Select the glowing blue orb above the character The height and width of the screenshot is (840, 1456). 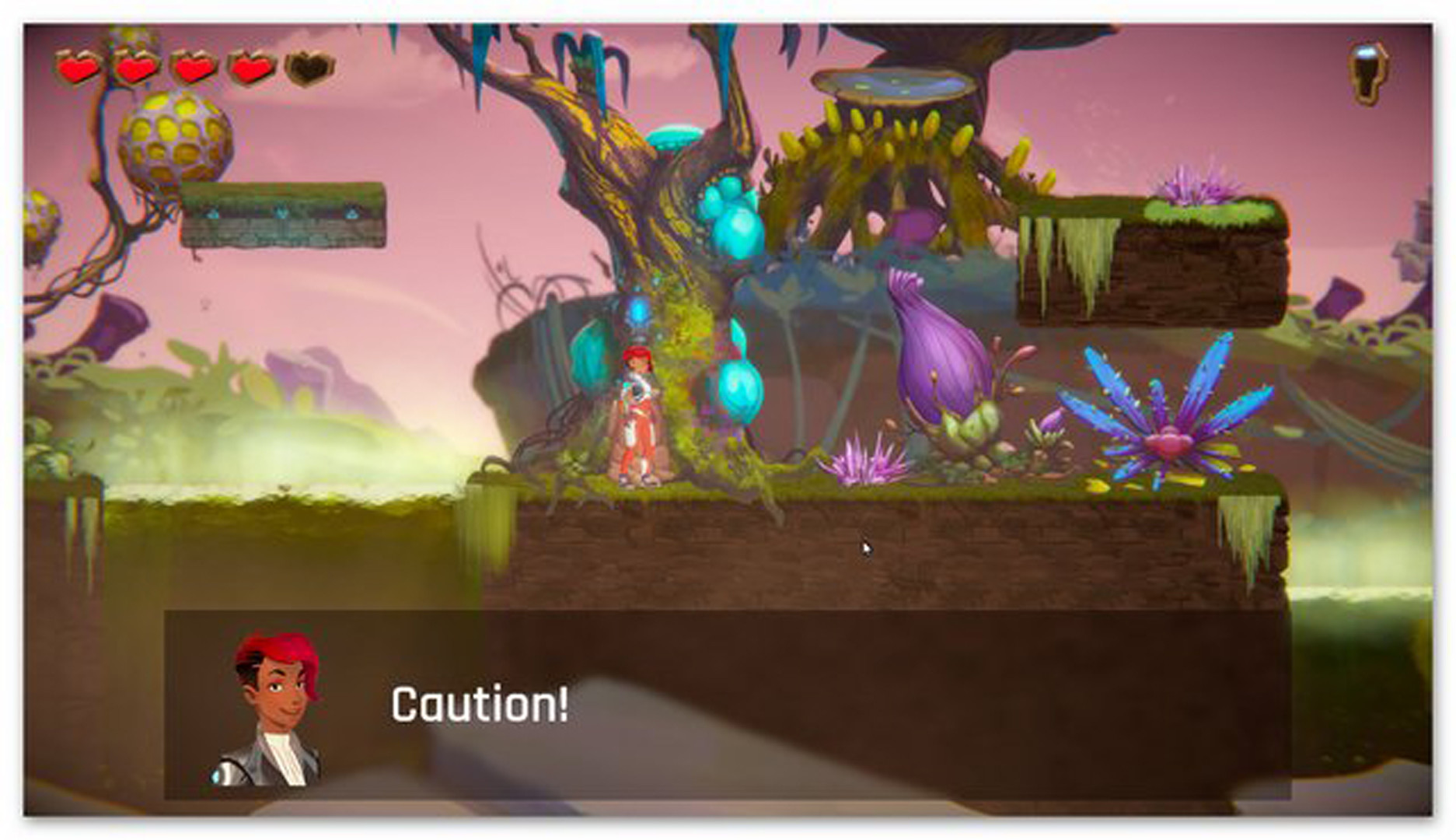(637, 311)
